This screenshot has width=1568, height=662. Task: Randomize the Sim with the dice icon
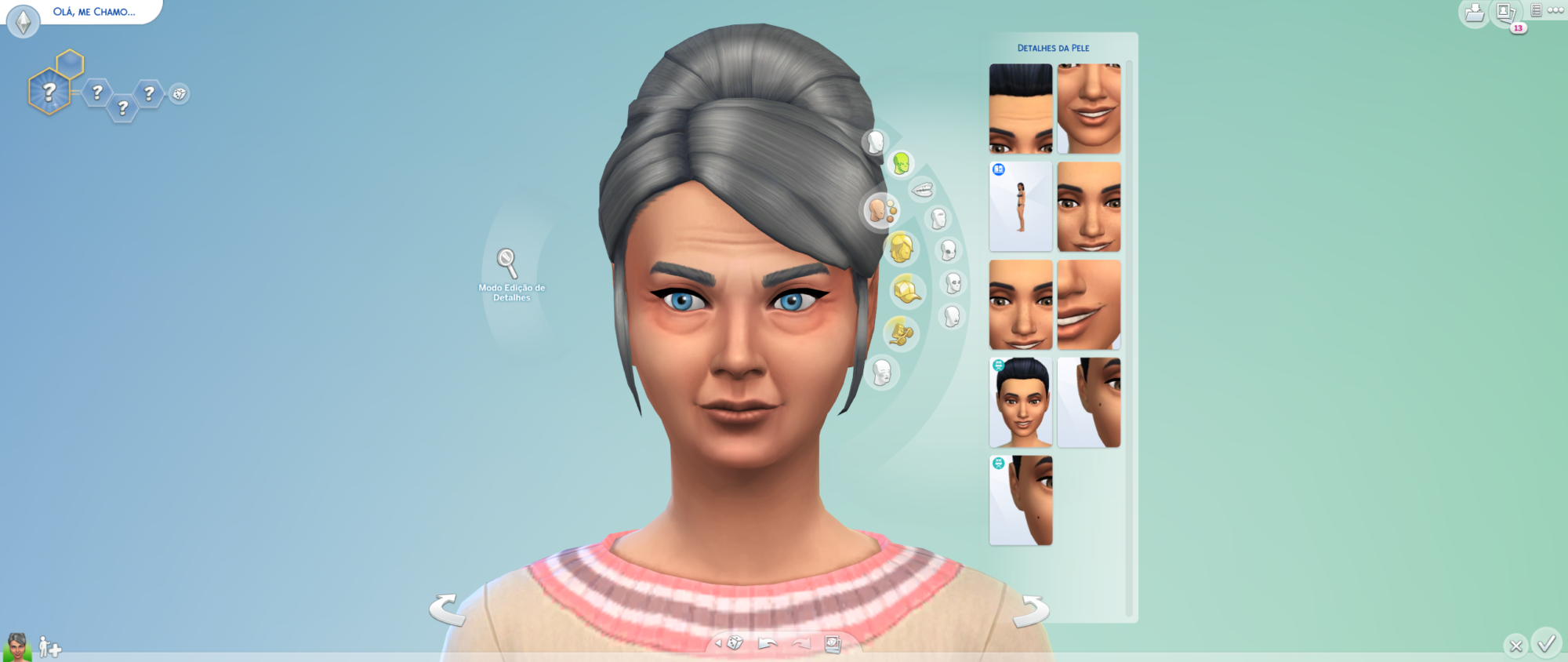[x=734, y=641]
